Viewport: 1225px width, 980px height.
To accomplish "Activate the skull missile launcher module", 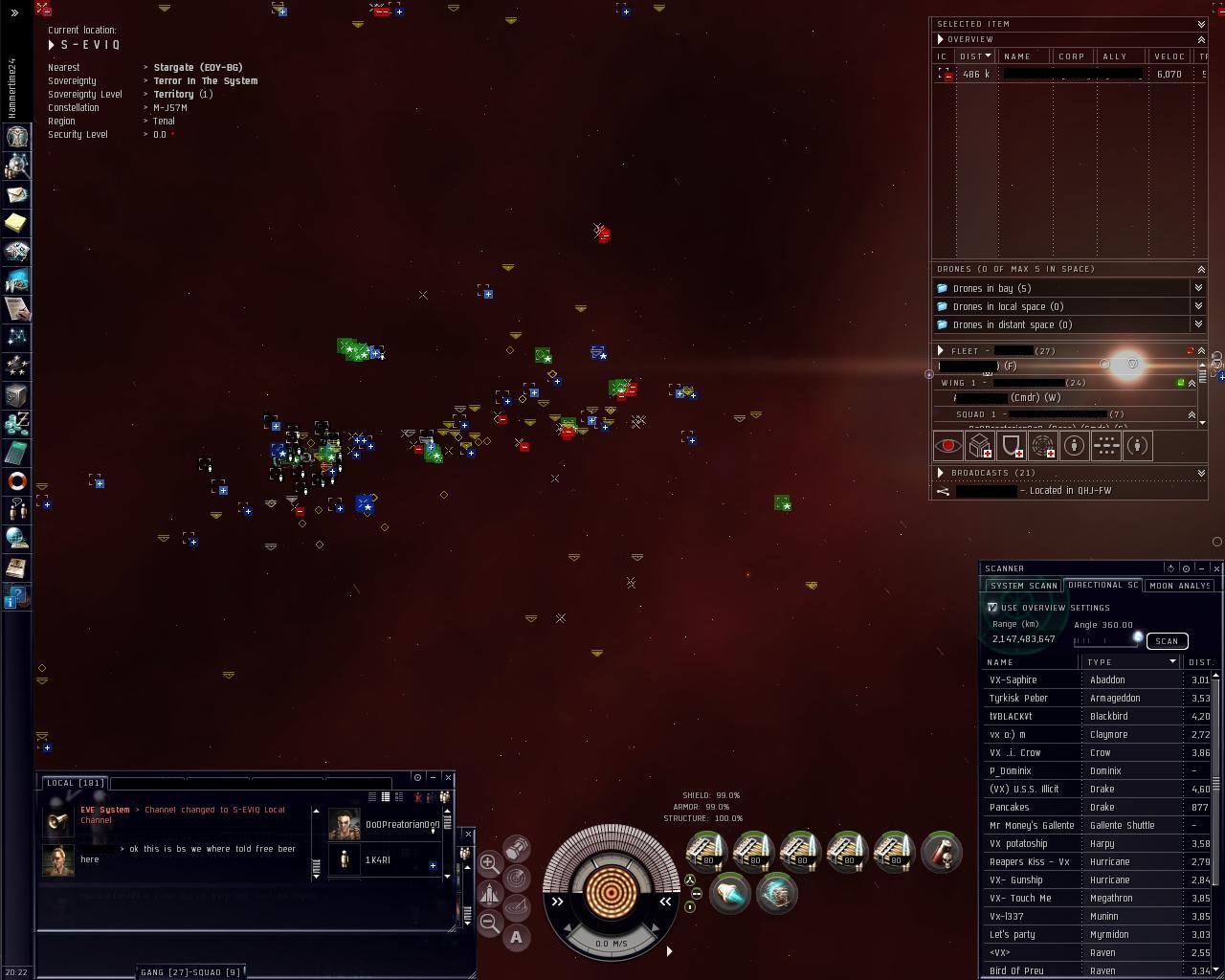I will [x=941, y=852].
